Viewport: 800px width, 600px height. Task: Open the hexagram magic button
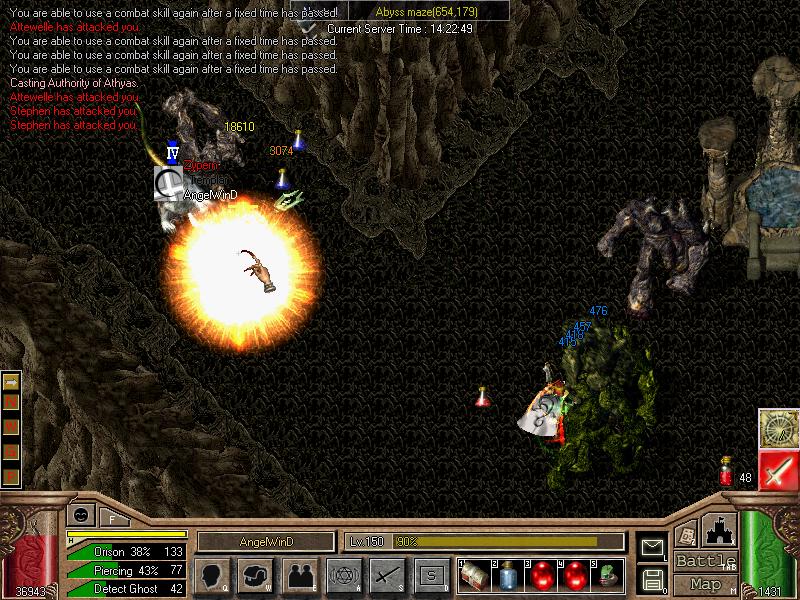[343, 576]
